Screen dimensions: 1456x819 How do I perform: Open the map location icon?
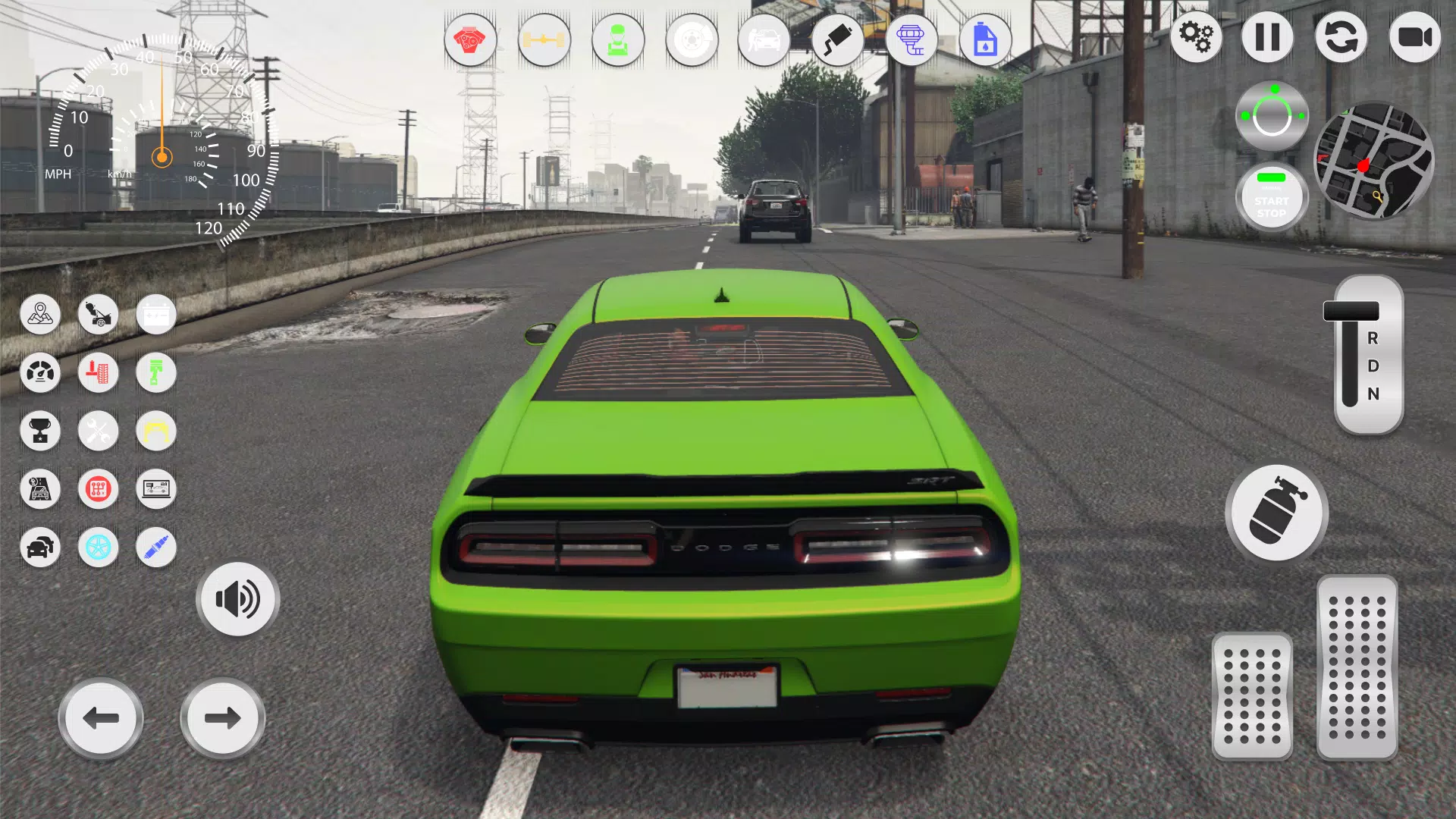[40, 315]
